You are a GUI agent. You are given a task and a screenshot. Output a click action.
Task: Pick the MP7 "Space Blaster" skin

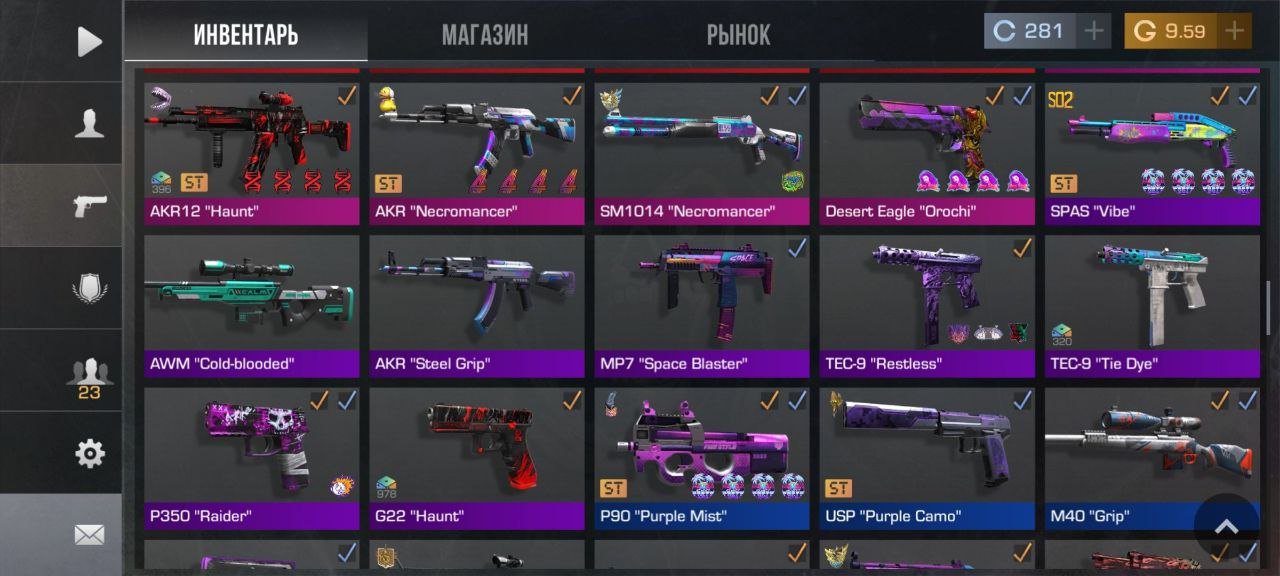click(701, 302)
